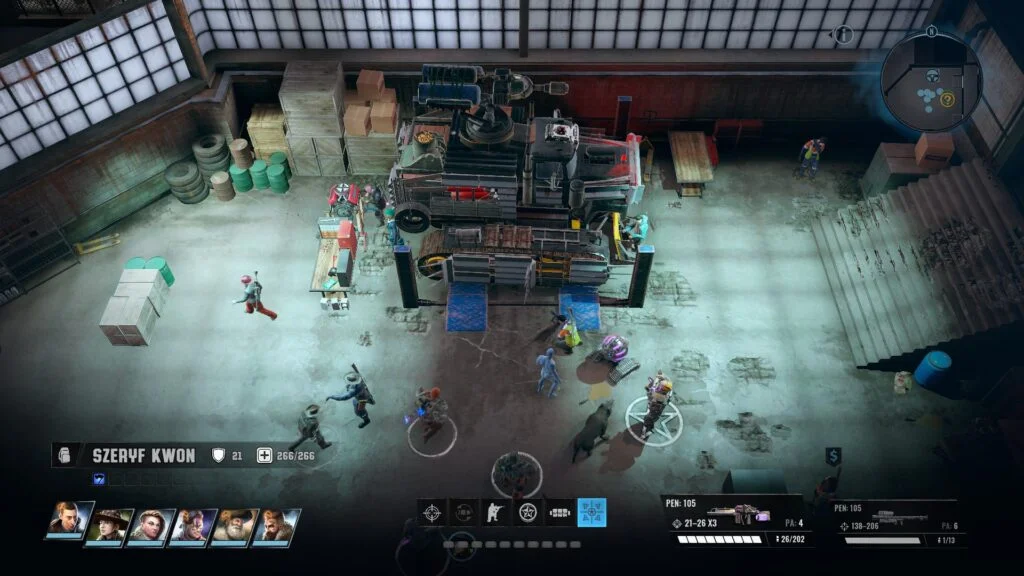Select the last squad portrait with fur collar
Screen dimensions: 1024x576
(x=275, y=526)
